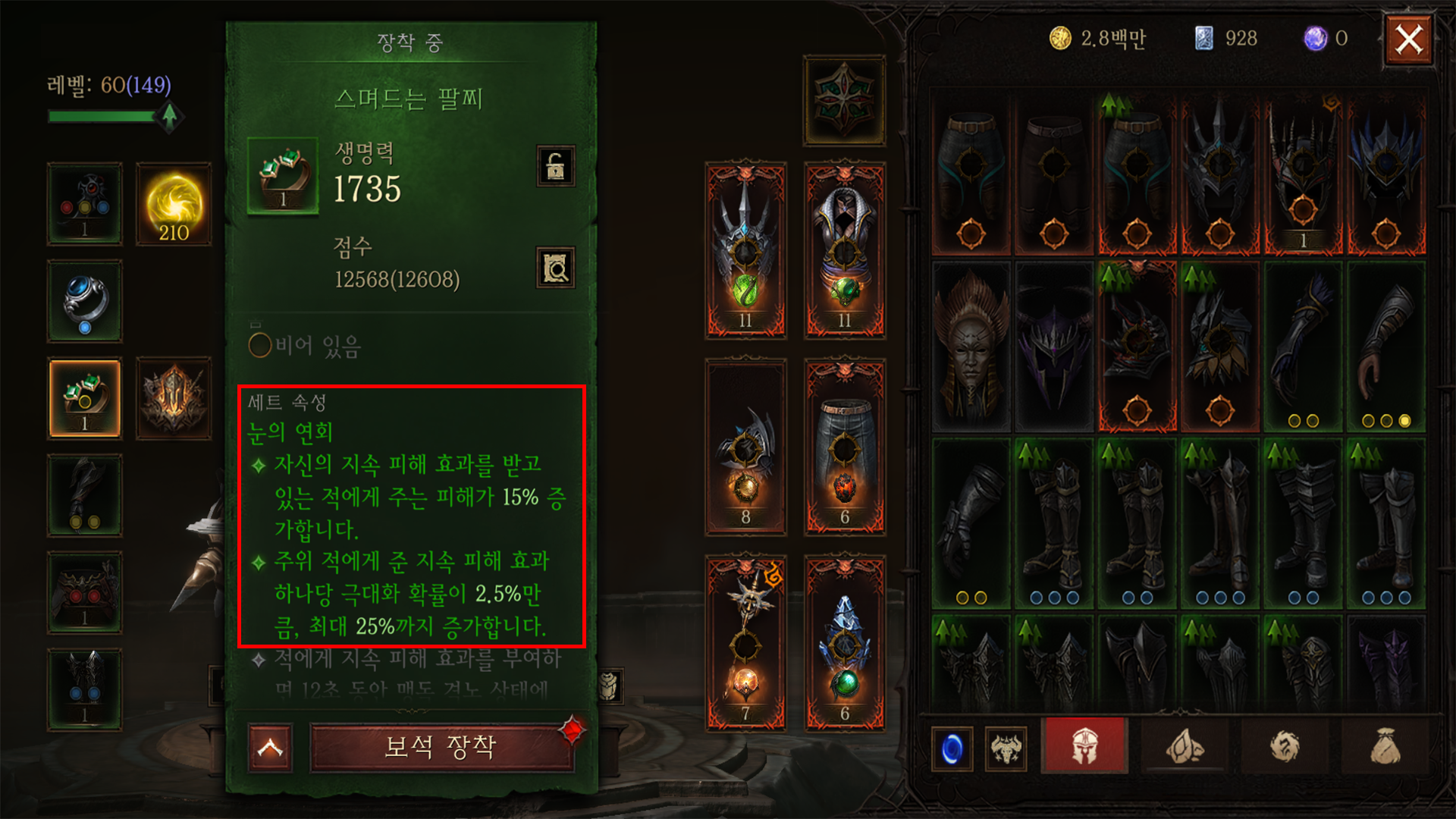Collapse the item tooltip with the arrow button

coord(270,748)
